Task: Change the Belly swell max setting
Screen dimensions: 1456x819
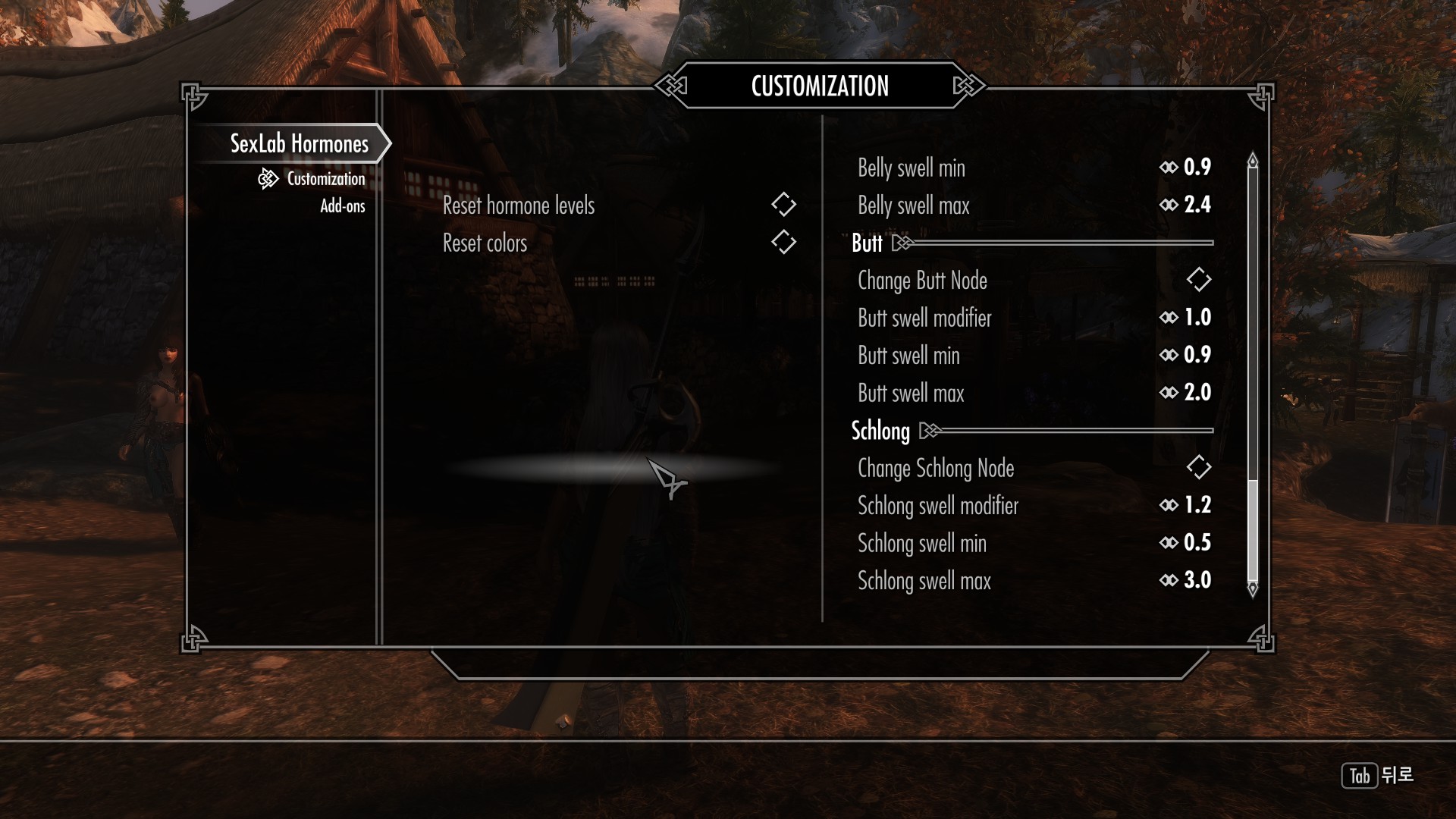Action: (1033, 205)
